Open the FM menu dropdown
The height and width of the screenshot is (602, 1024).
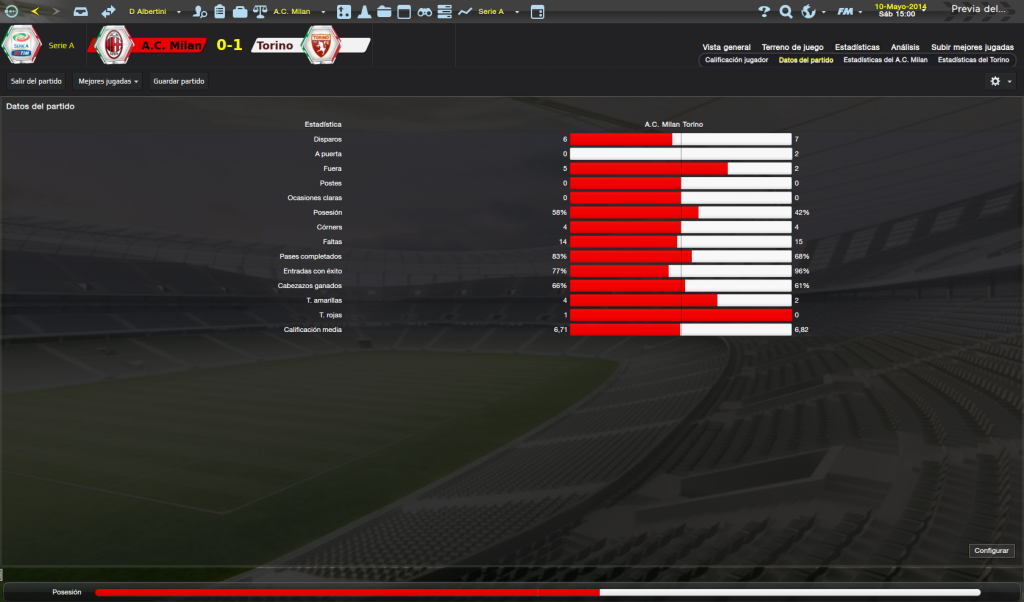[x=850, y=12]
